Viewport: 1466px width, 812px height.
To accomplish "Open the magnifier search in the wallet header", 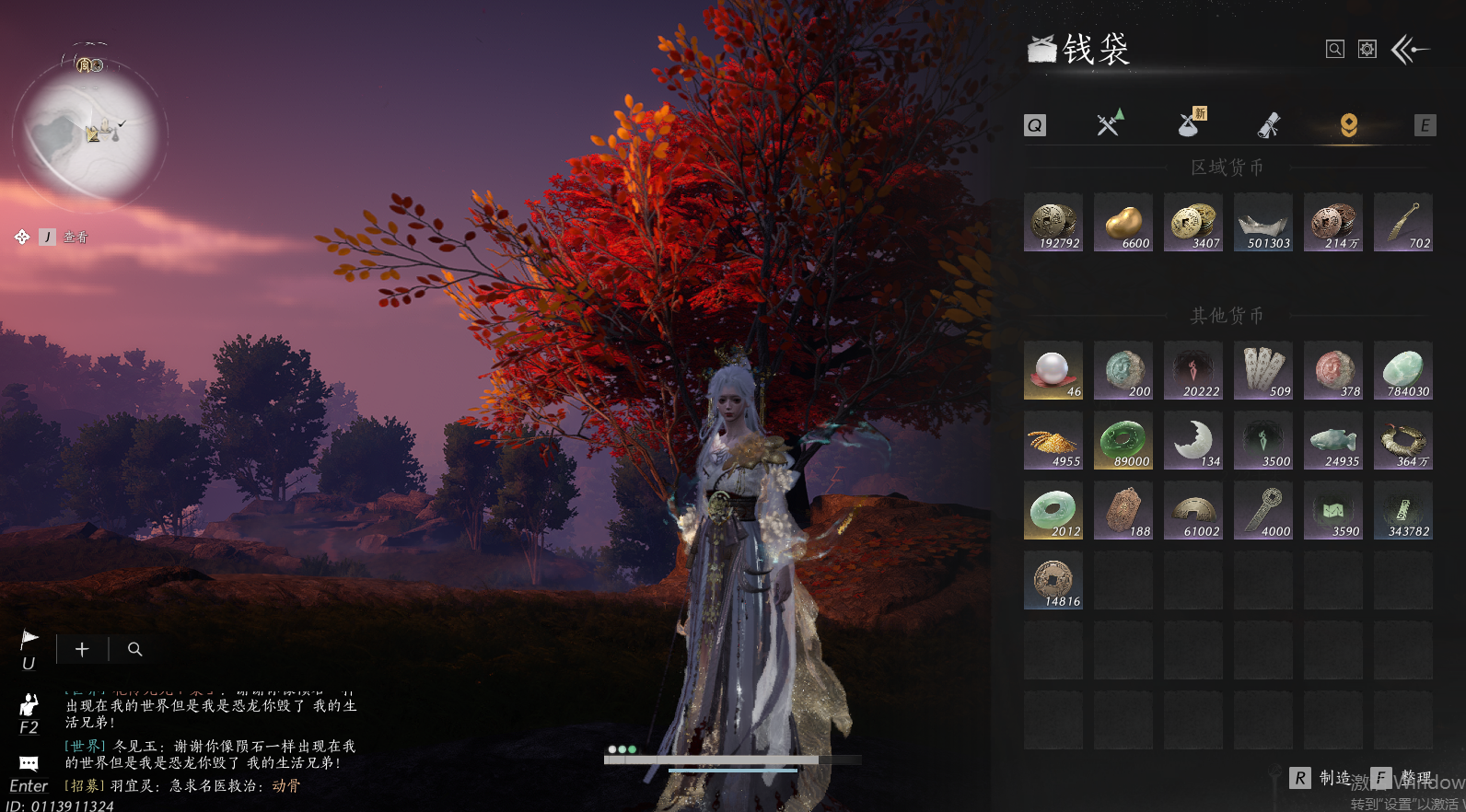I will [1335, 50].
